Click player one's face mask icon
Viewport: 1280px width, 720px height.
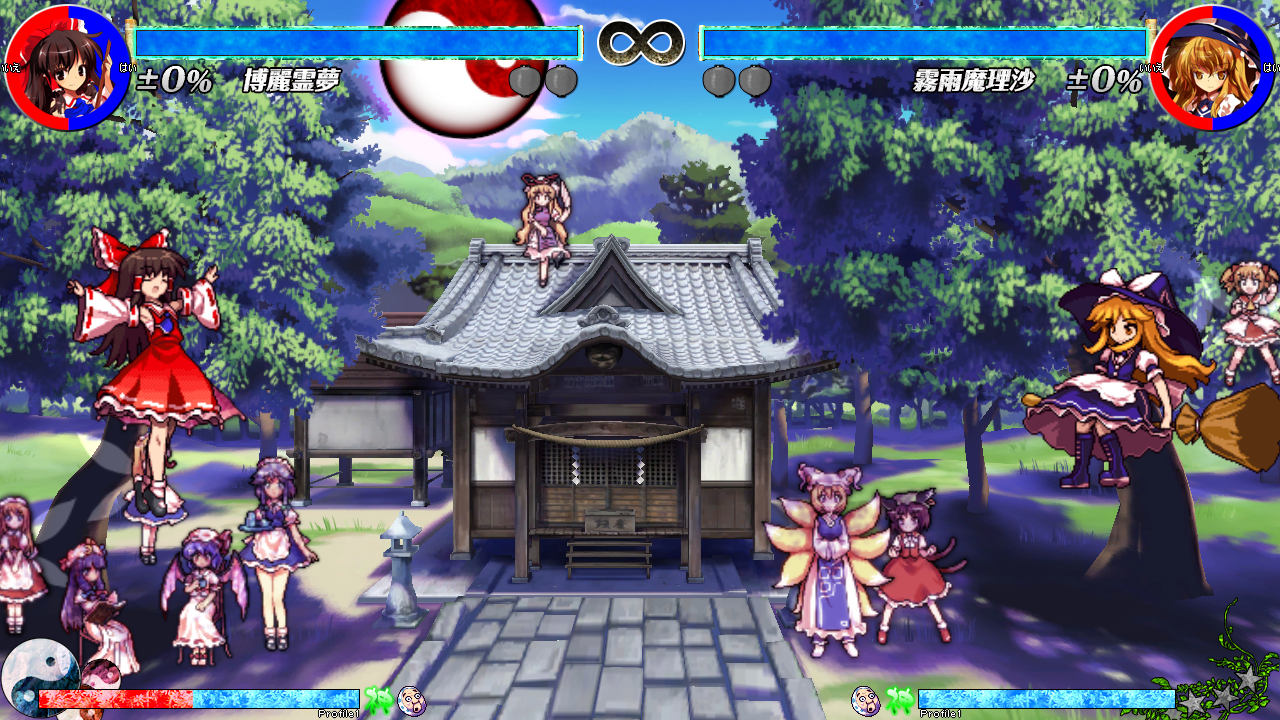click(411, 700)
